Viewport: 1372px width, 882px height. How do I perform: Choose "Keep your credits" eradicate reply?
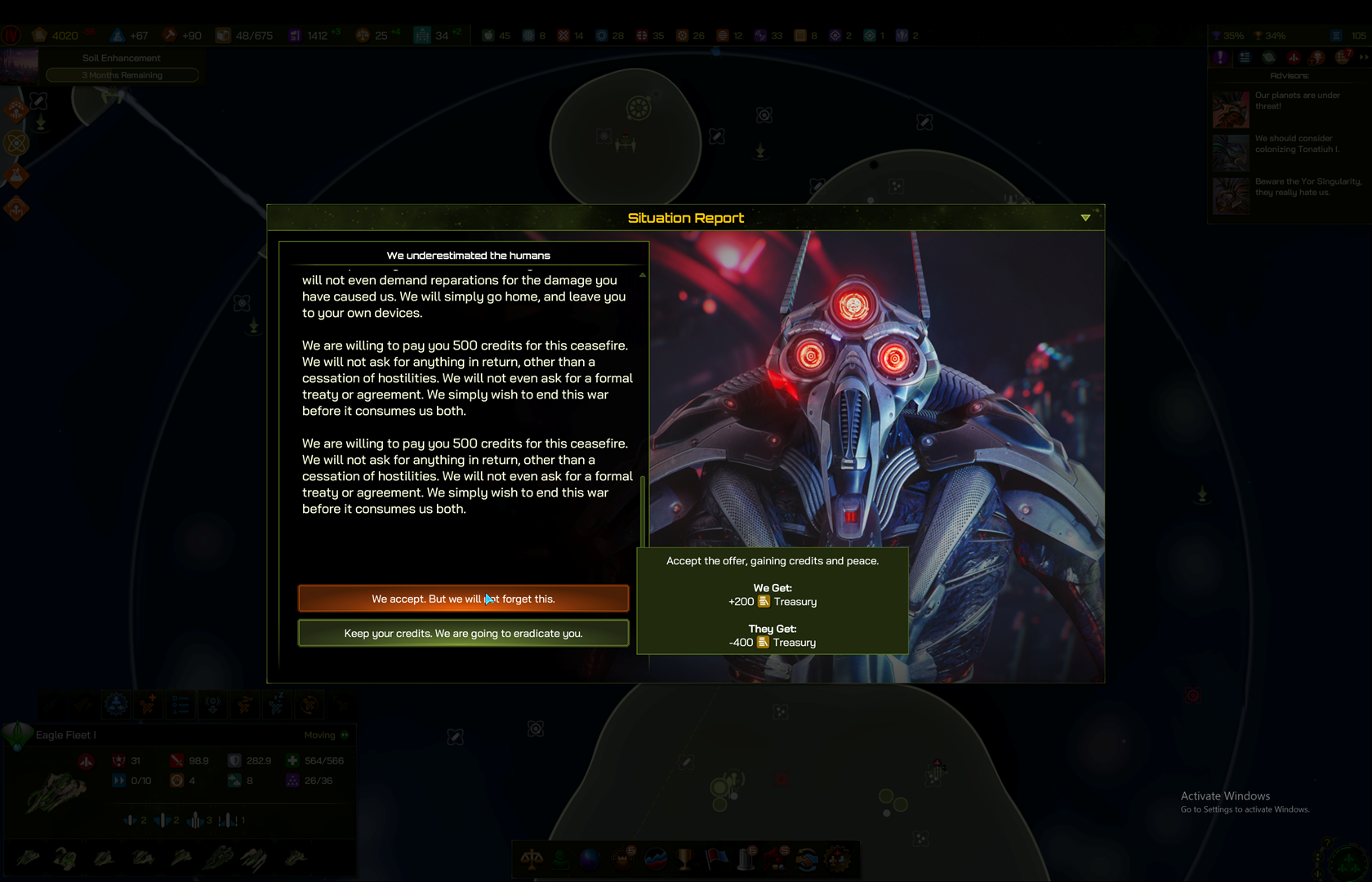[x=463, y=633]
